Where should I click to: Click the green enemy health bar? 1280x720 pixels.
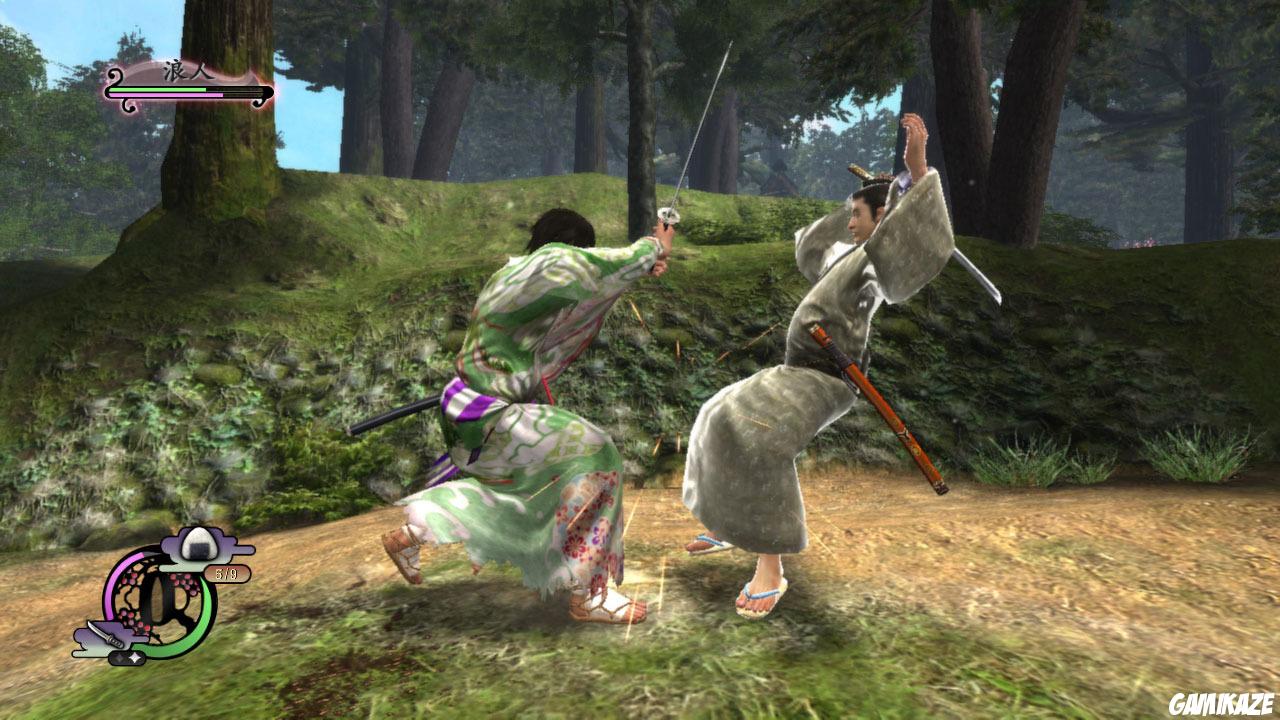pos(158,90)
